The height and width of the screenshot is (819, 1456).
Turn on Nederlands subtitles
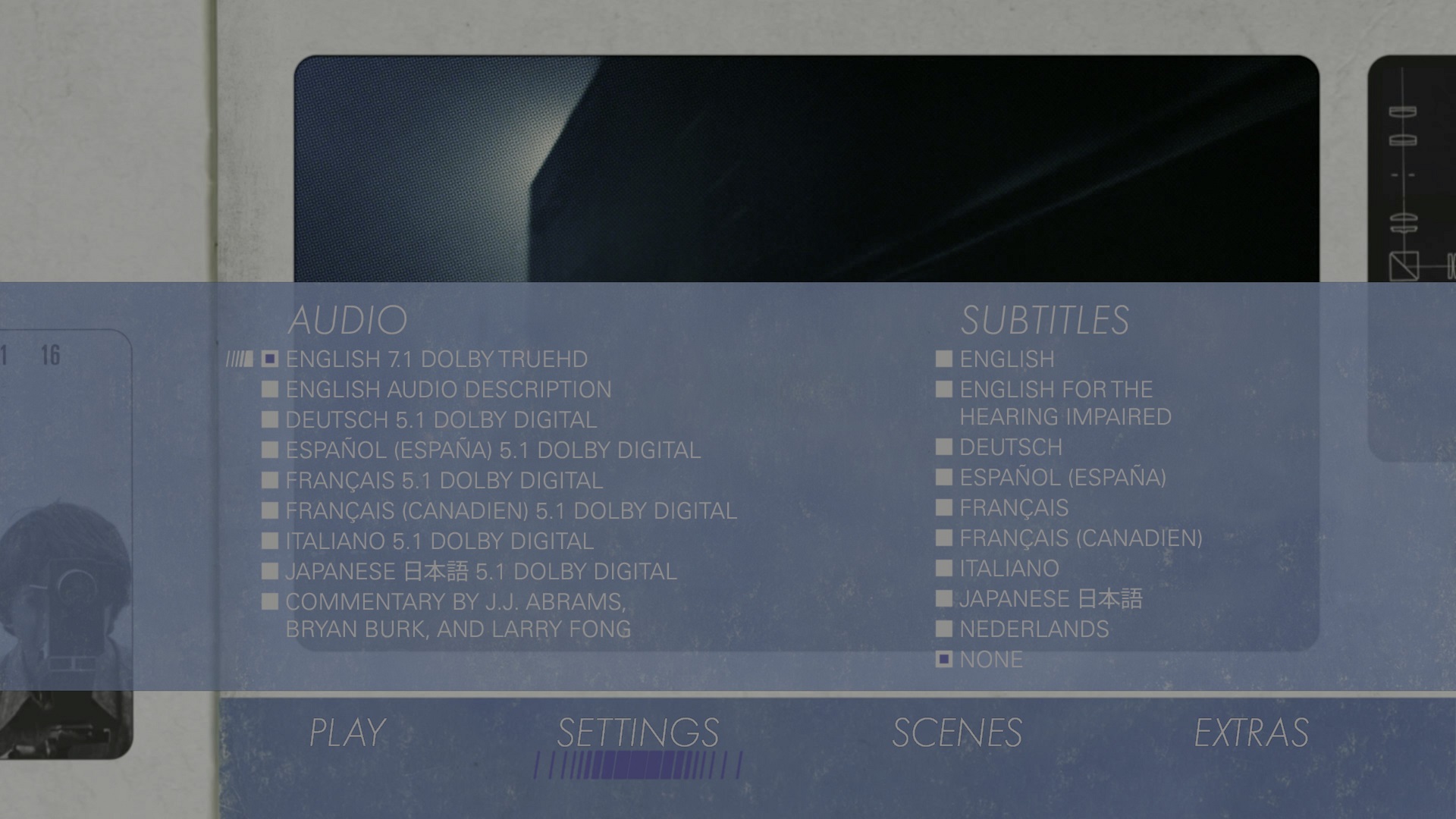tap(1034, 629)
